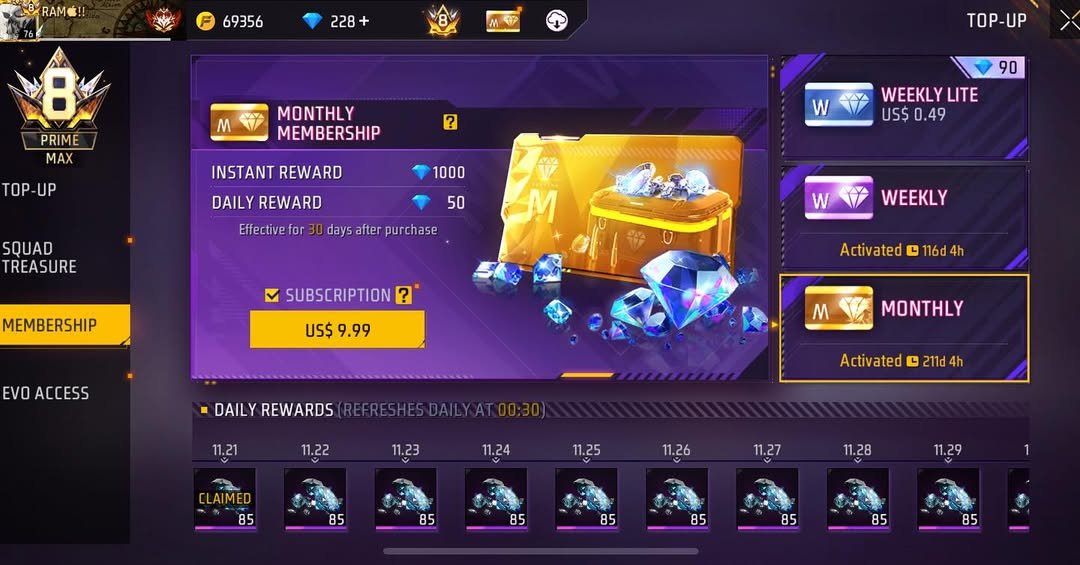Open the Evo Access section
Screen dimensions: 1080x565
click(x=46, y=393)
